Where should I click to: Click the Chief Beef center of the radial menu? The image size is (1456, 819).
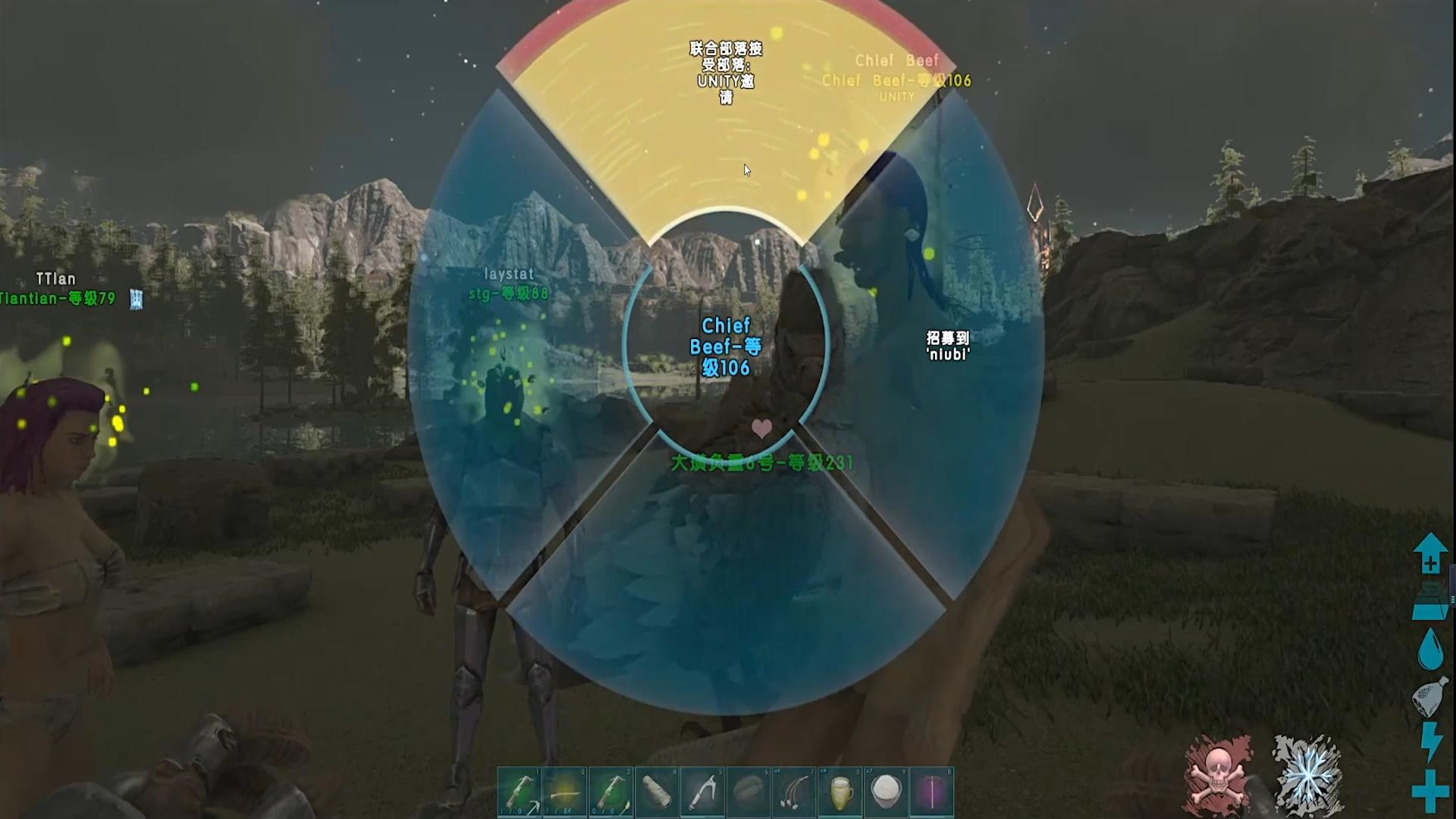tap(725, 347)
